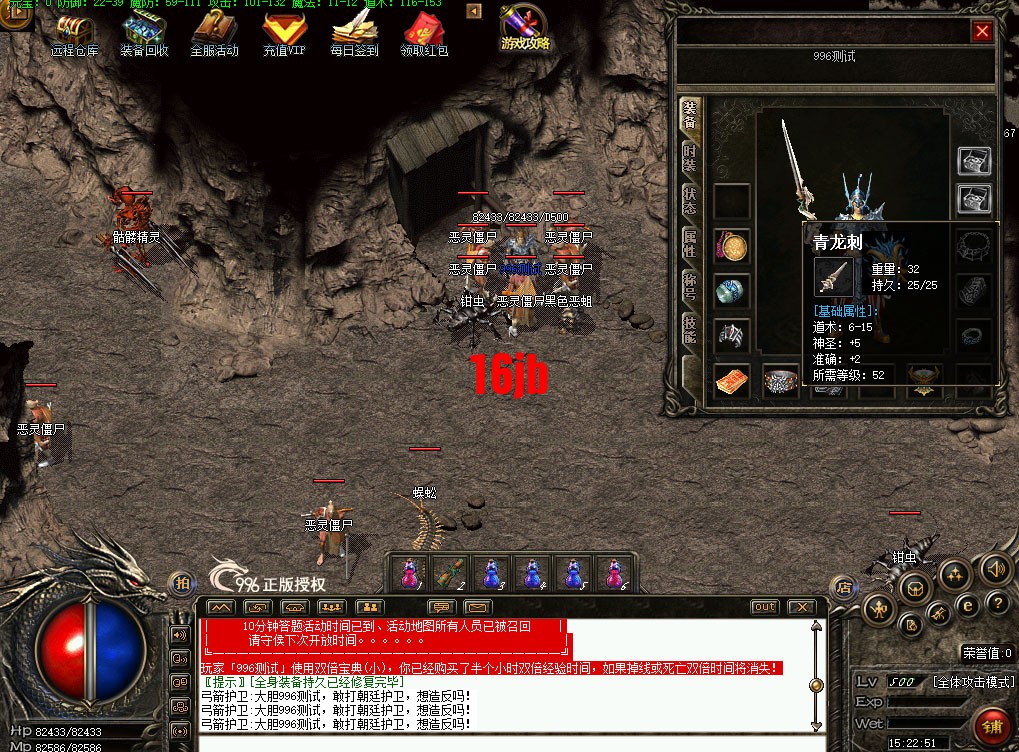The height and width of the screenshot is (752, 1019).
Task: Toggle the speaker sound button
Action: point(994,569)
